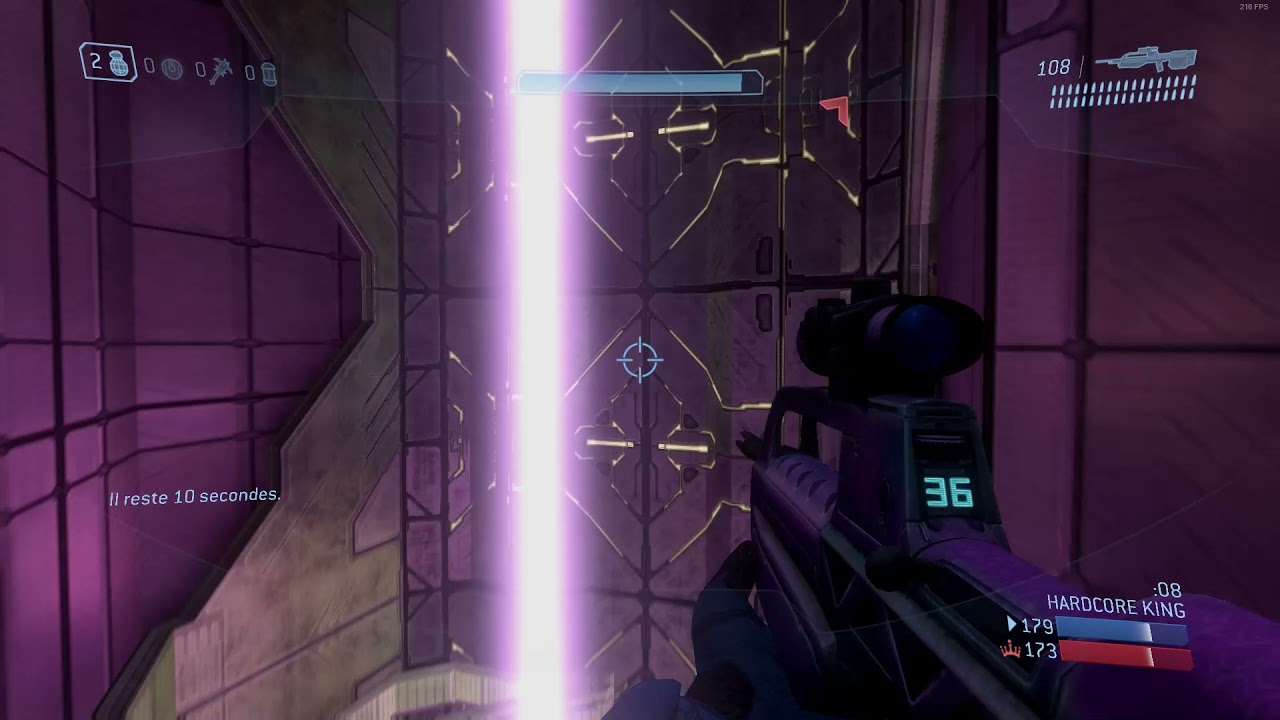Select the firebomb grenade icon
The width and height of the screenshot is (1280, 720).
click(x=268, y=73)
